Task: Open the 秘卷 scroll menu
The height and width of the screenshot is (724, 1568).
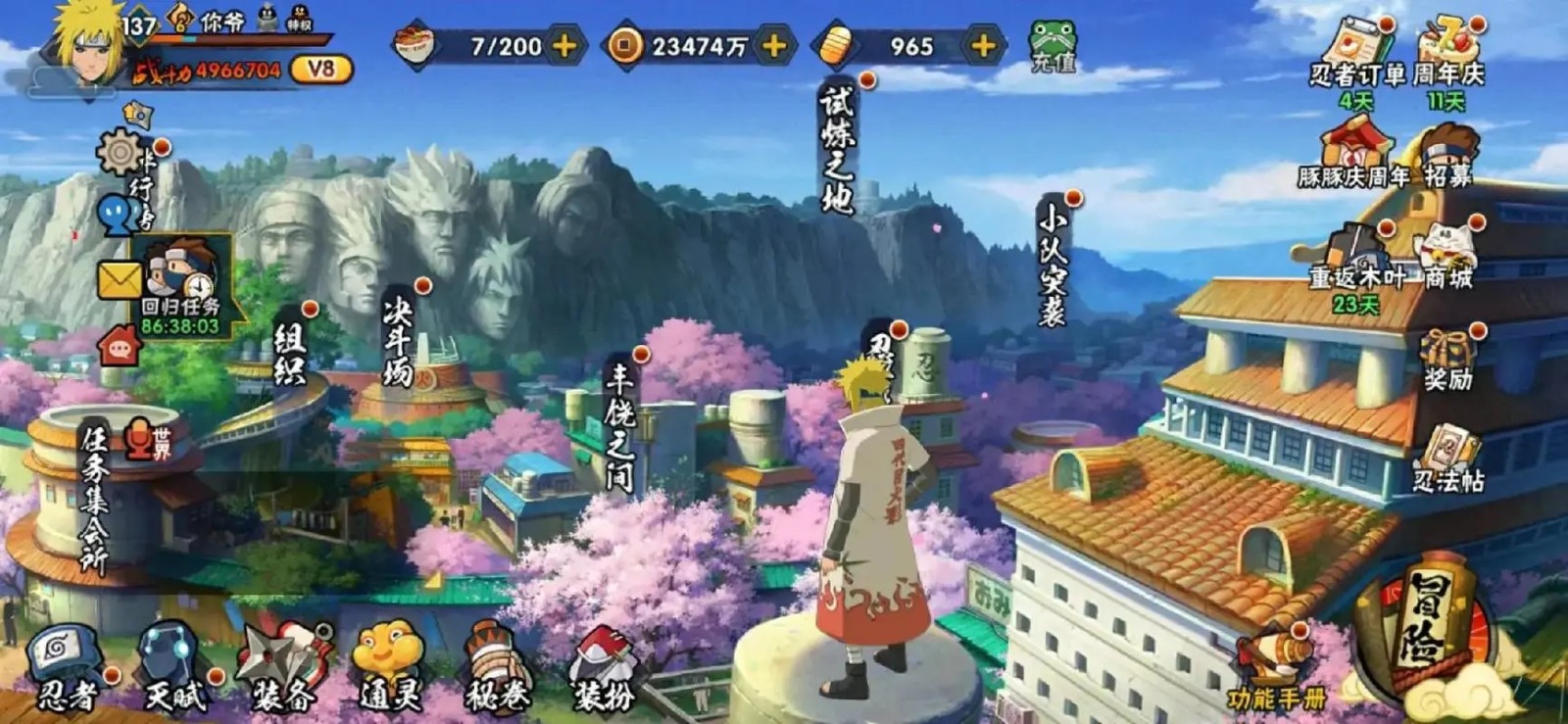Action: (497, 668)
